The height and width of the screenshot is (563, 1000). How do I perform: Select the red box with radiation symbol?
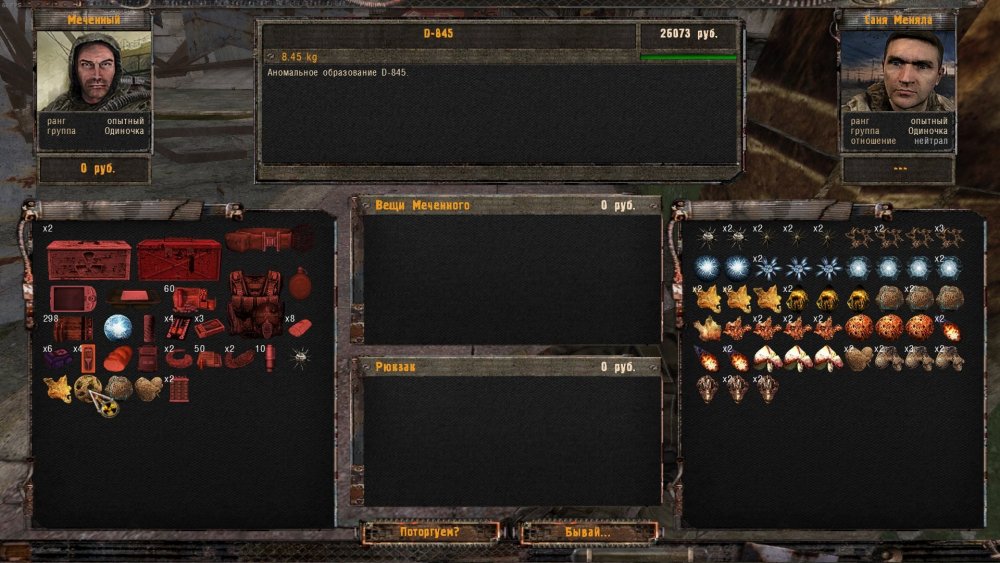[88, 260]
